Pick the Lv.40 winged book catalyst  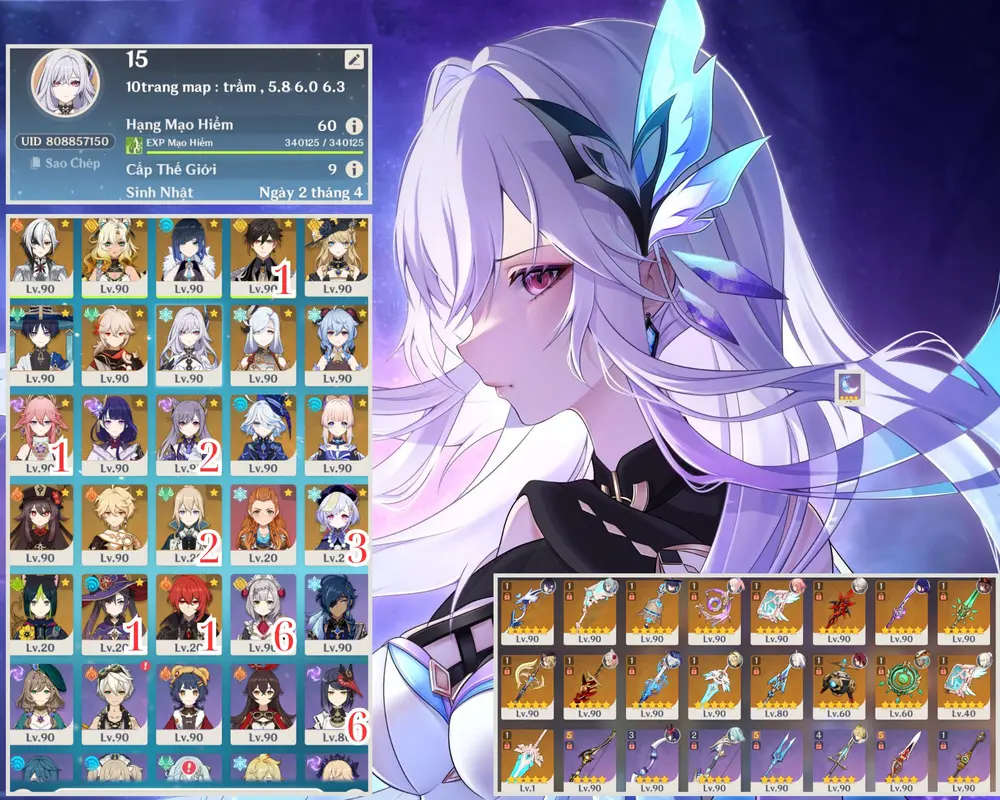(x=962, y=688)
